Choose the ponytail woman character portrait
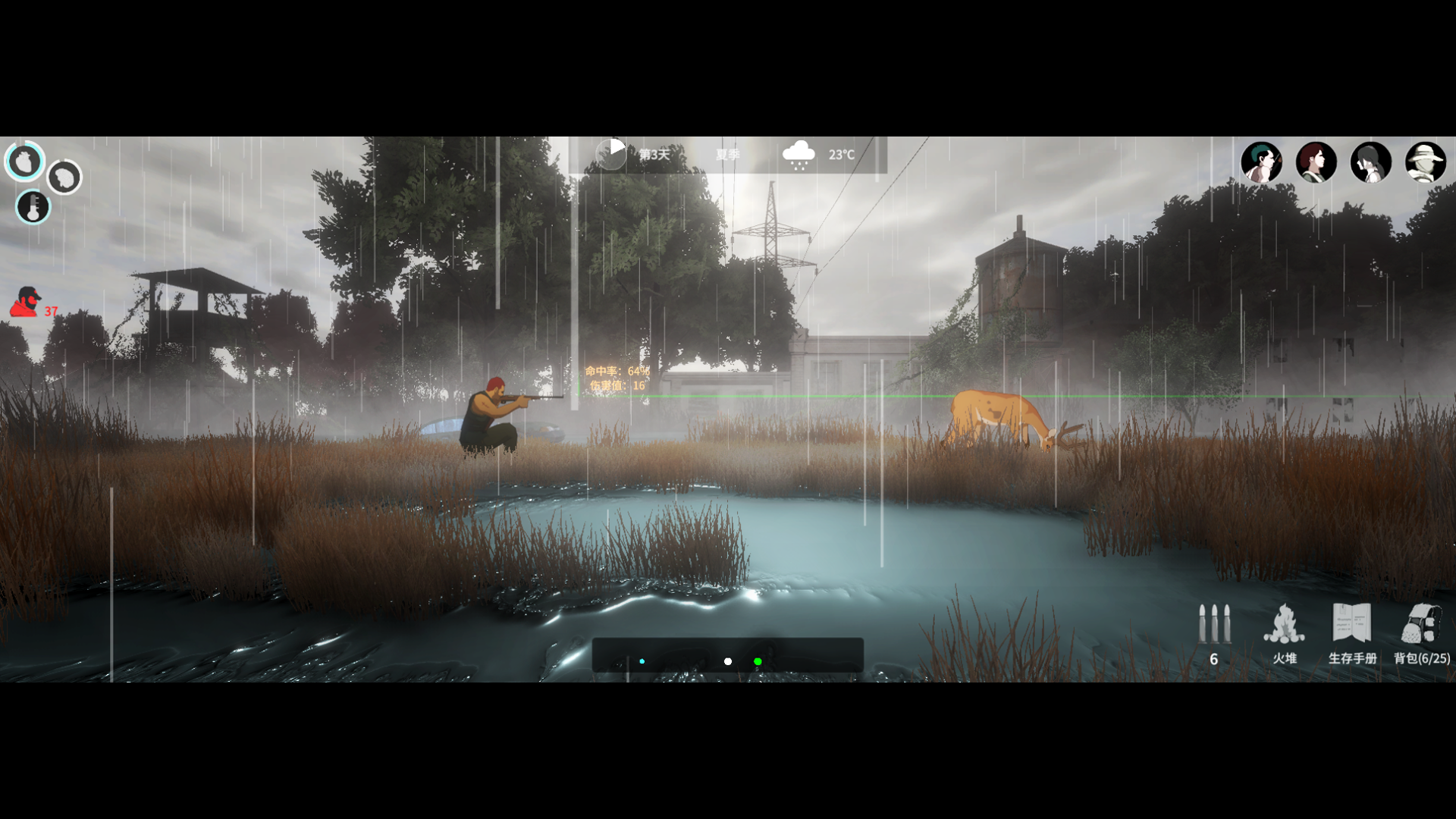 click(x=1370, y=162)
